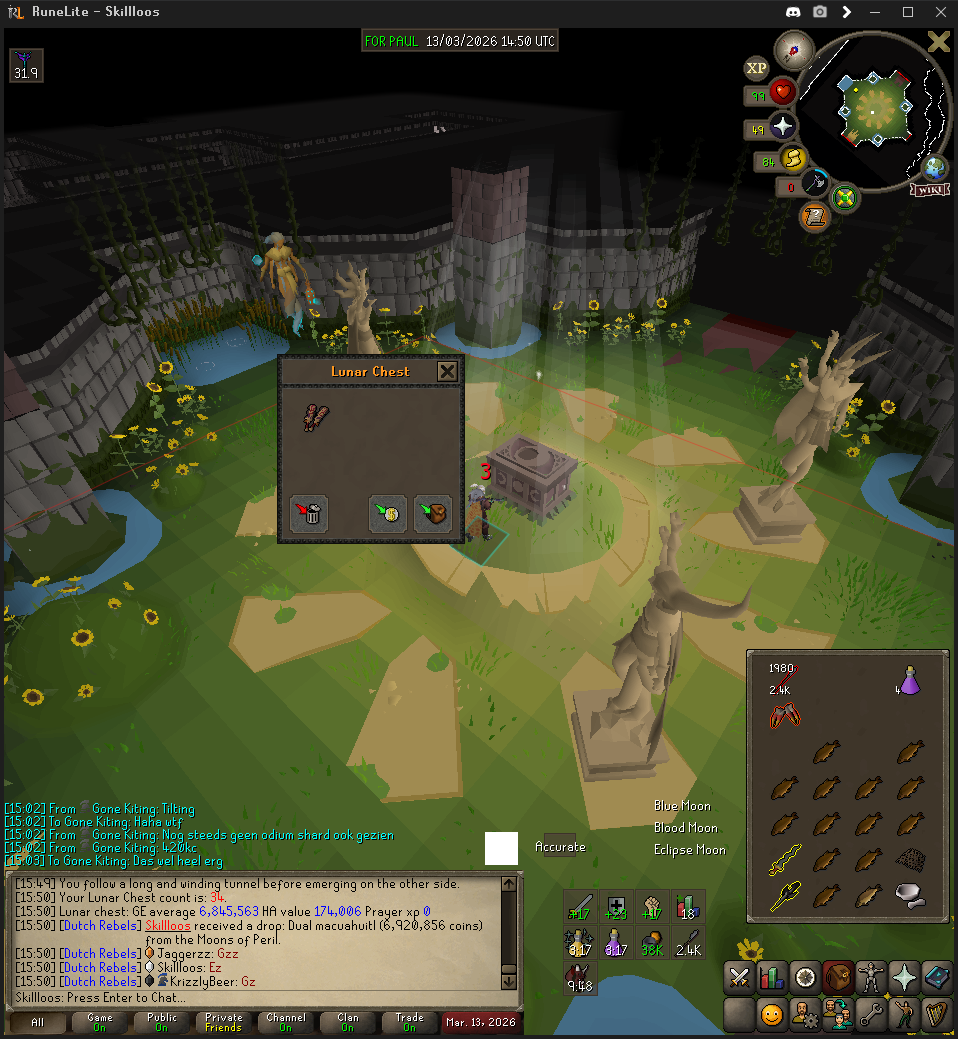958x1039 pixels.
Task: Open the world map globe icon
Action: pos(936,167)
